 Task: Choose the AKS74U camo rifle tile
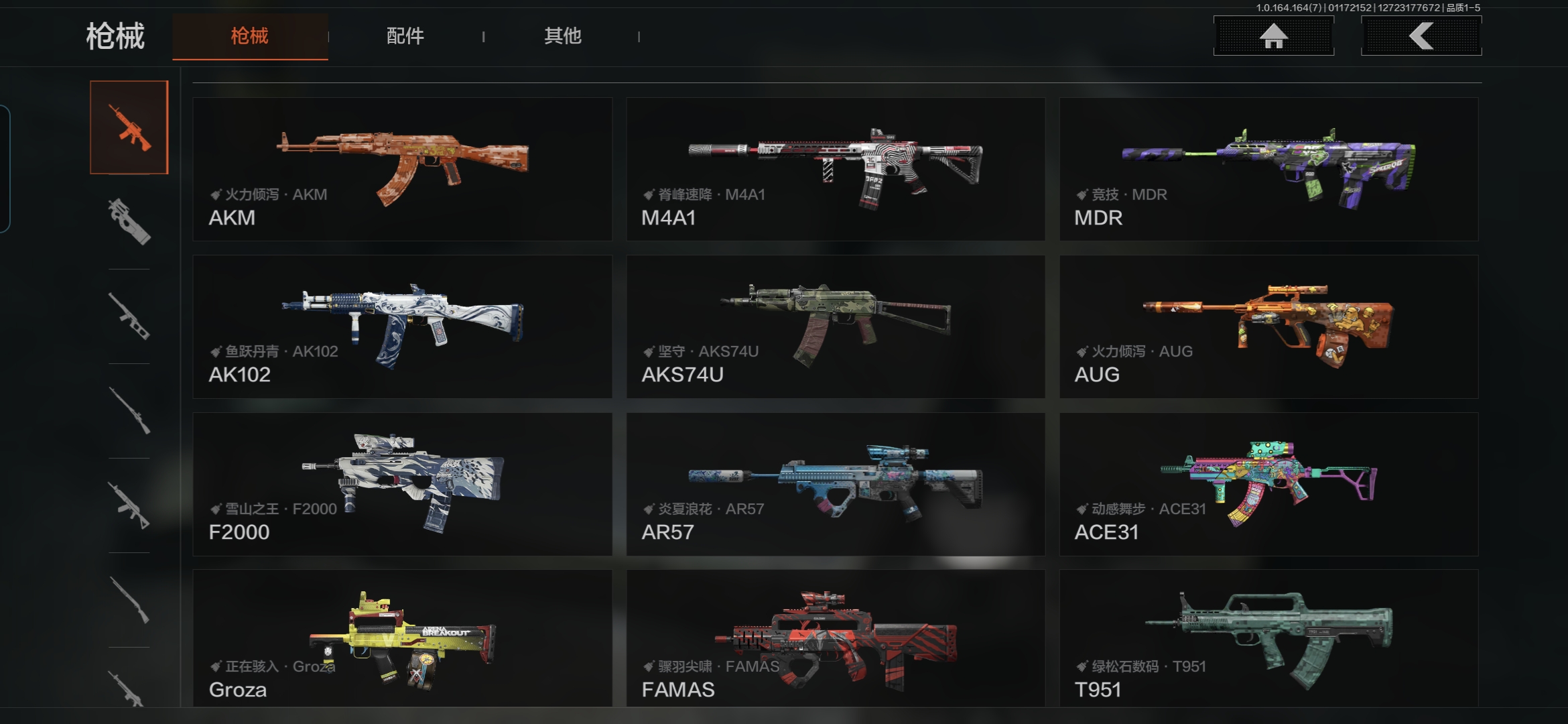pyautogui.click(x=835, y=326)
